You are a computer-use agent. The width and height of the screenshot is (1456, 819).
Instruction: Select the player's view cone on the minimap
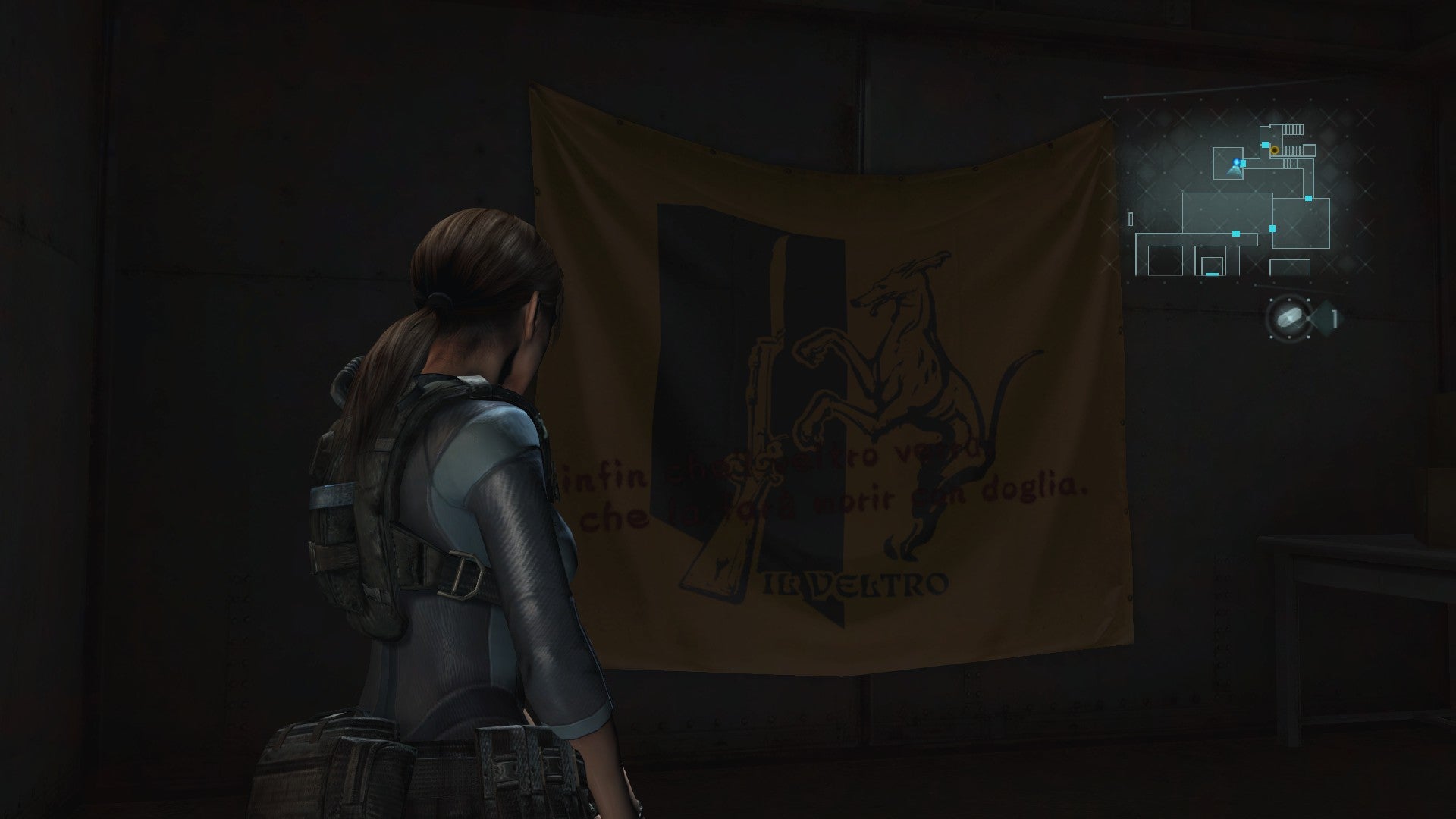pos(1234,171)
